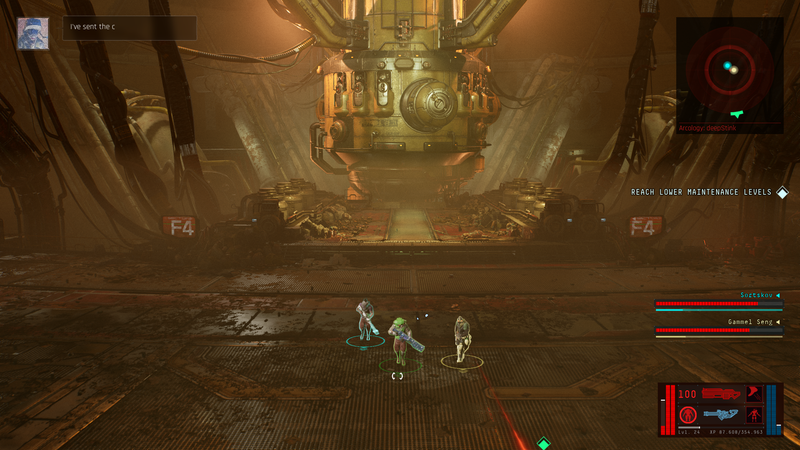Click the round red mech icon
800x450 pixels.
click(688, 414)
